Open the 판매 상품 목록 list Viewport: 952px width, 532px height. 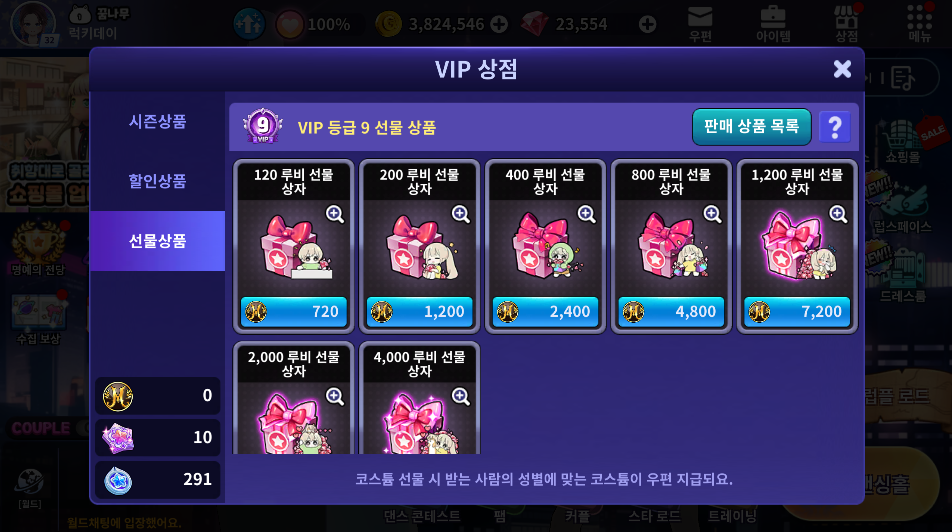[x=751, y=127]
